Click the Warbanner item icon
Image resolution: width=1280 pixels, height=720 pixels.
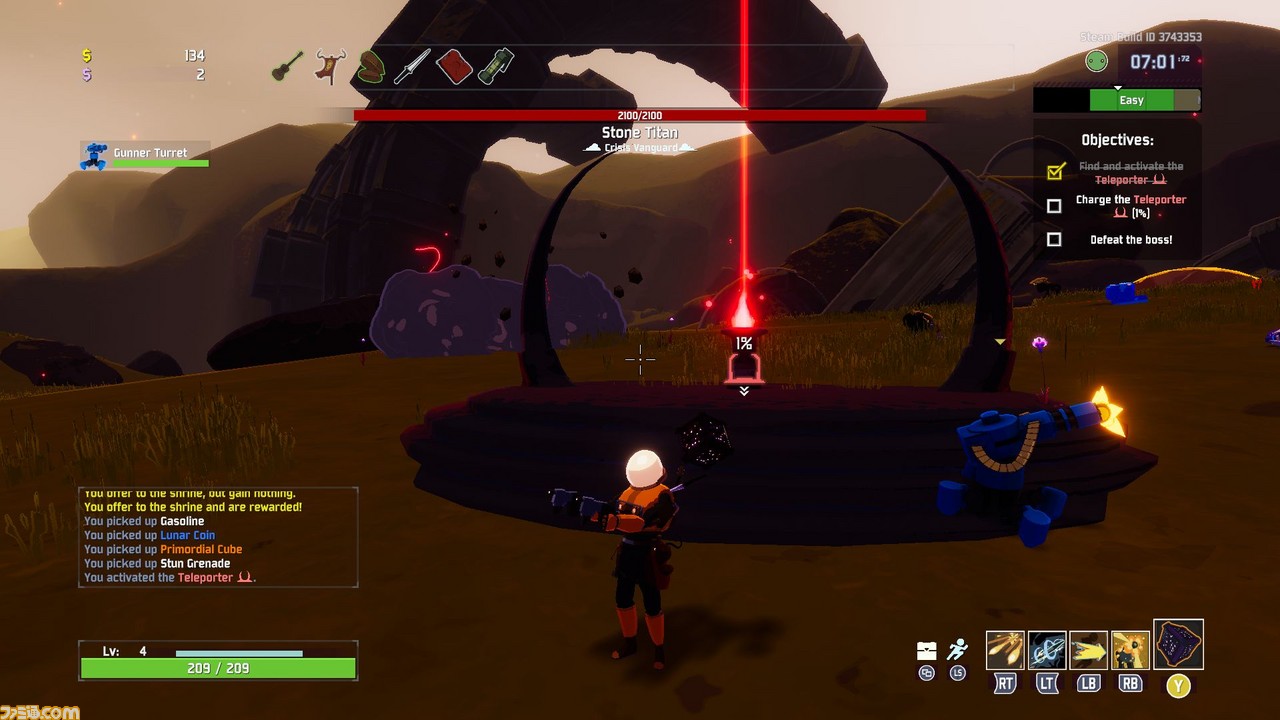(328, 67)
